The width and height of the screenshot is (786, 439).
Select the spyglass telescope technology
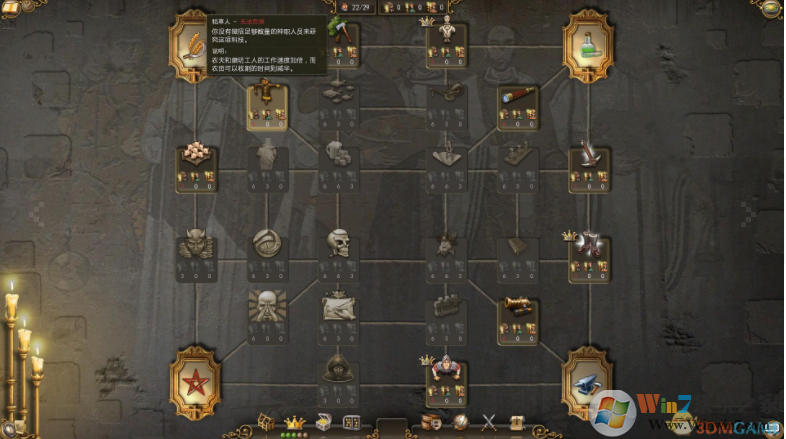[x=517, y=97]
